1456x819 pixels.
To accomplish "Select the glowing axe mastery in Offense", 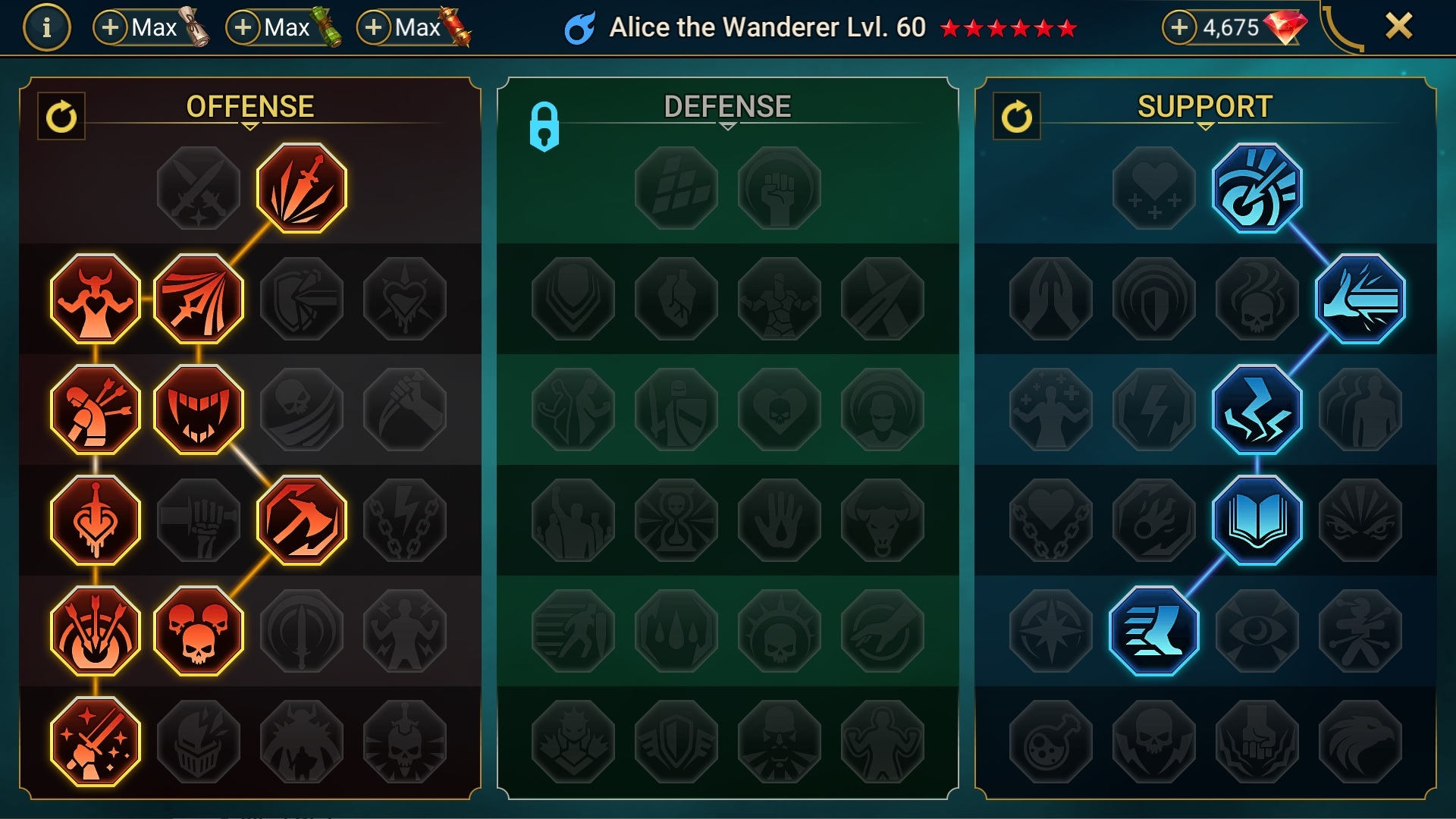I will pyautogui.click(x=302, y=519).
